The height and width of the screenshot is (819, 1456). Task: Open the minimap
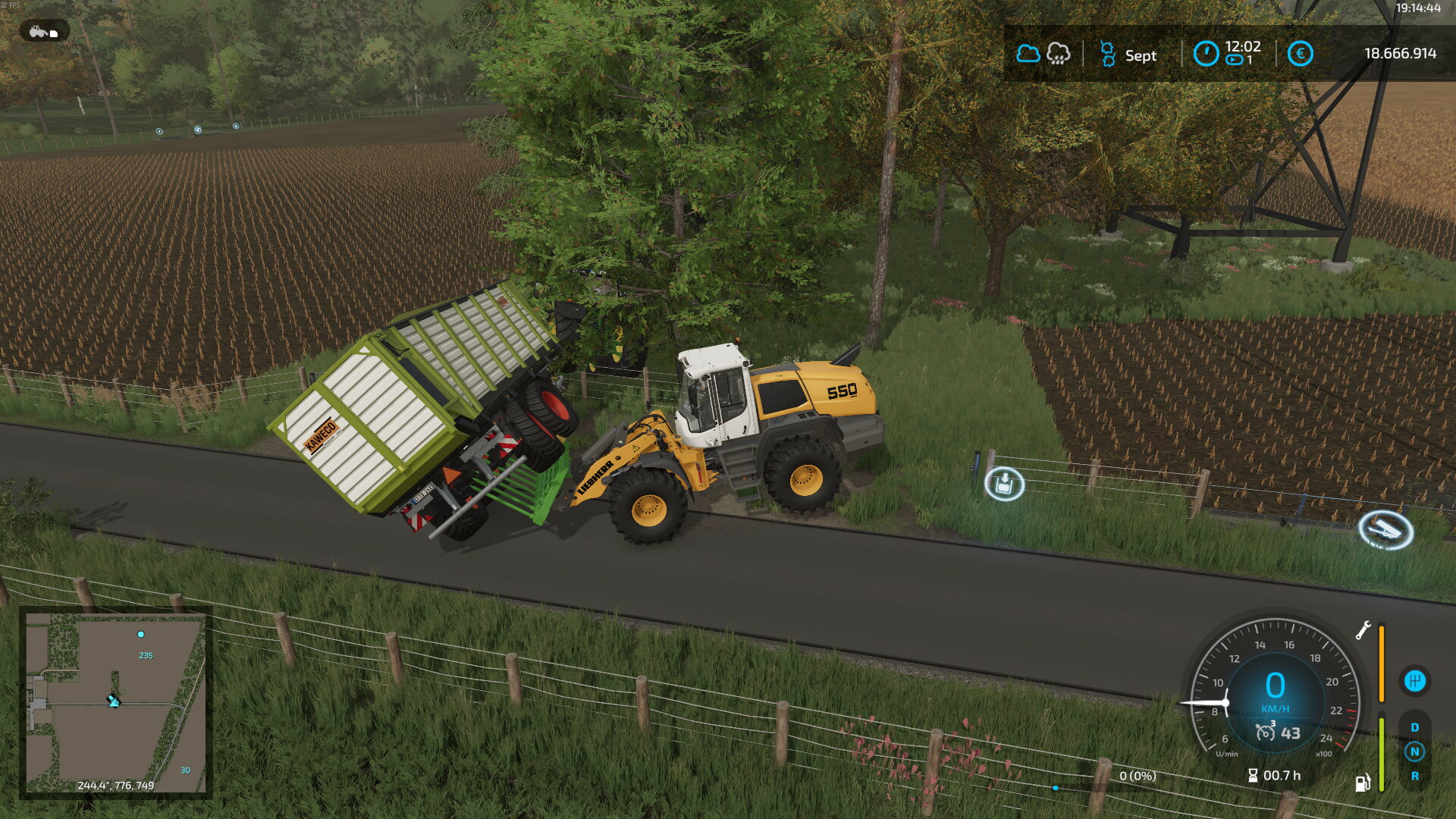pos(115,702)
